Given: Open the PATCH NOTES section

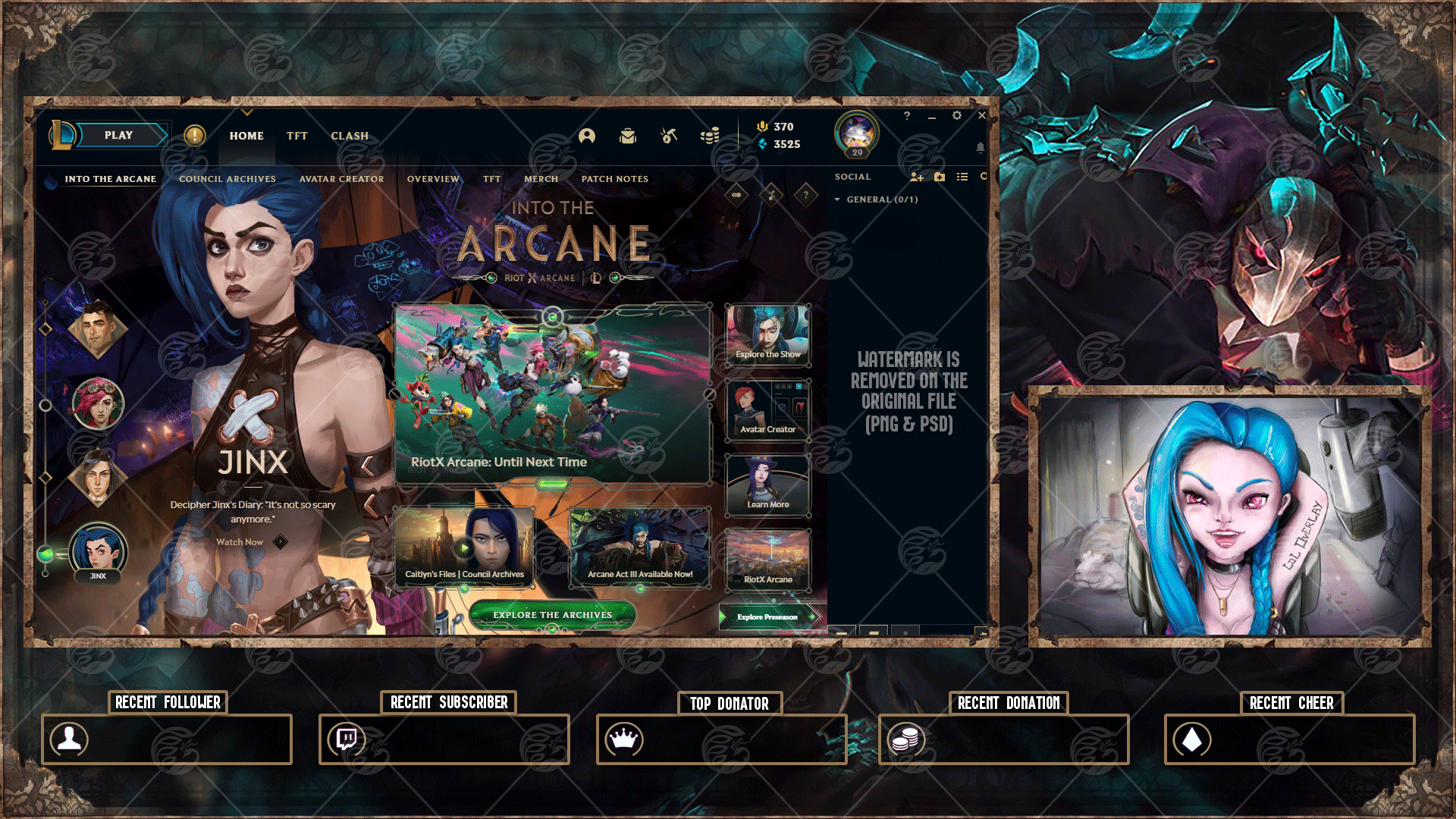Looking at the screenshot, I should (614, 179).
